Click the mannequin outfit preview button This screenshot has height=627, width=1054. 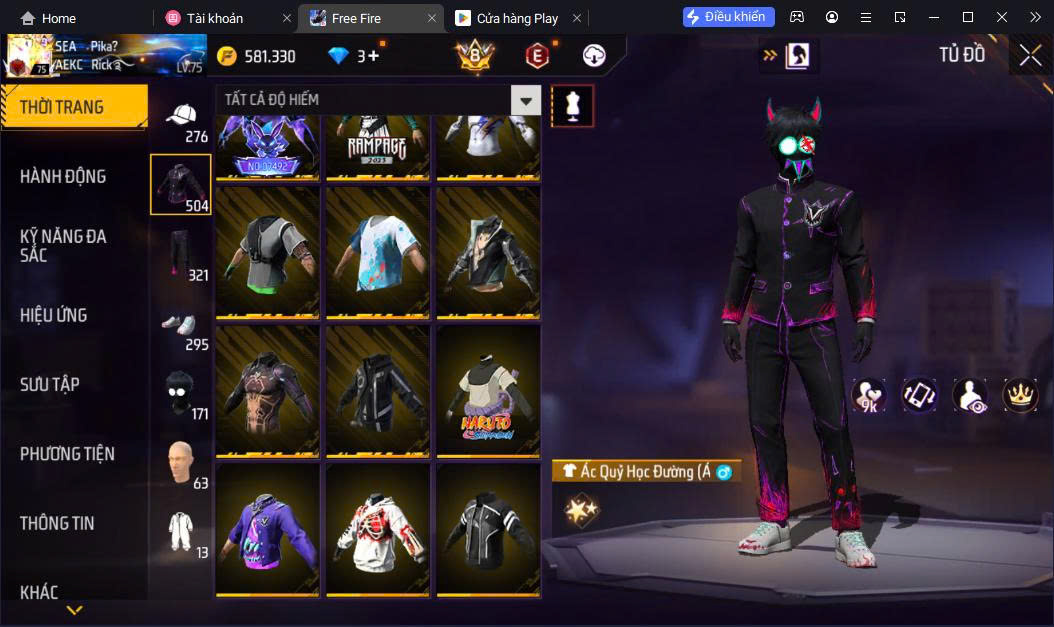[573, 105]
